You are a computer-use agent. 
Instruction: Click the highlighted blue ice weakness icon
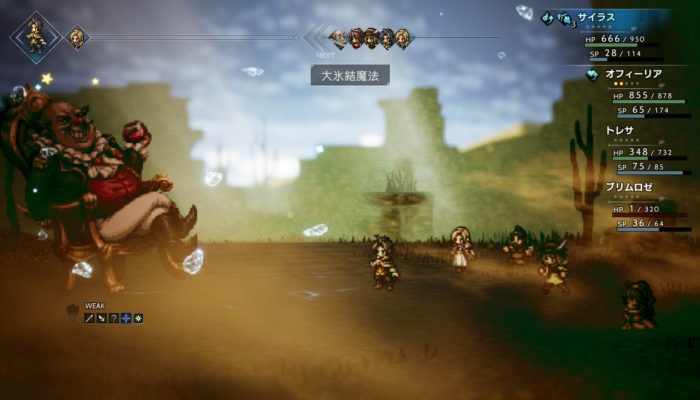pos(125,318)
